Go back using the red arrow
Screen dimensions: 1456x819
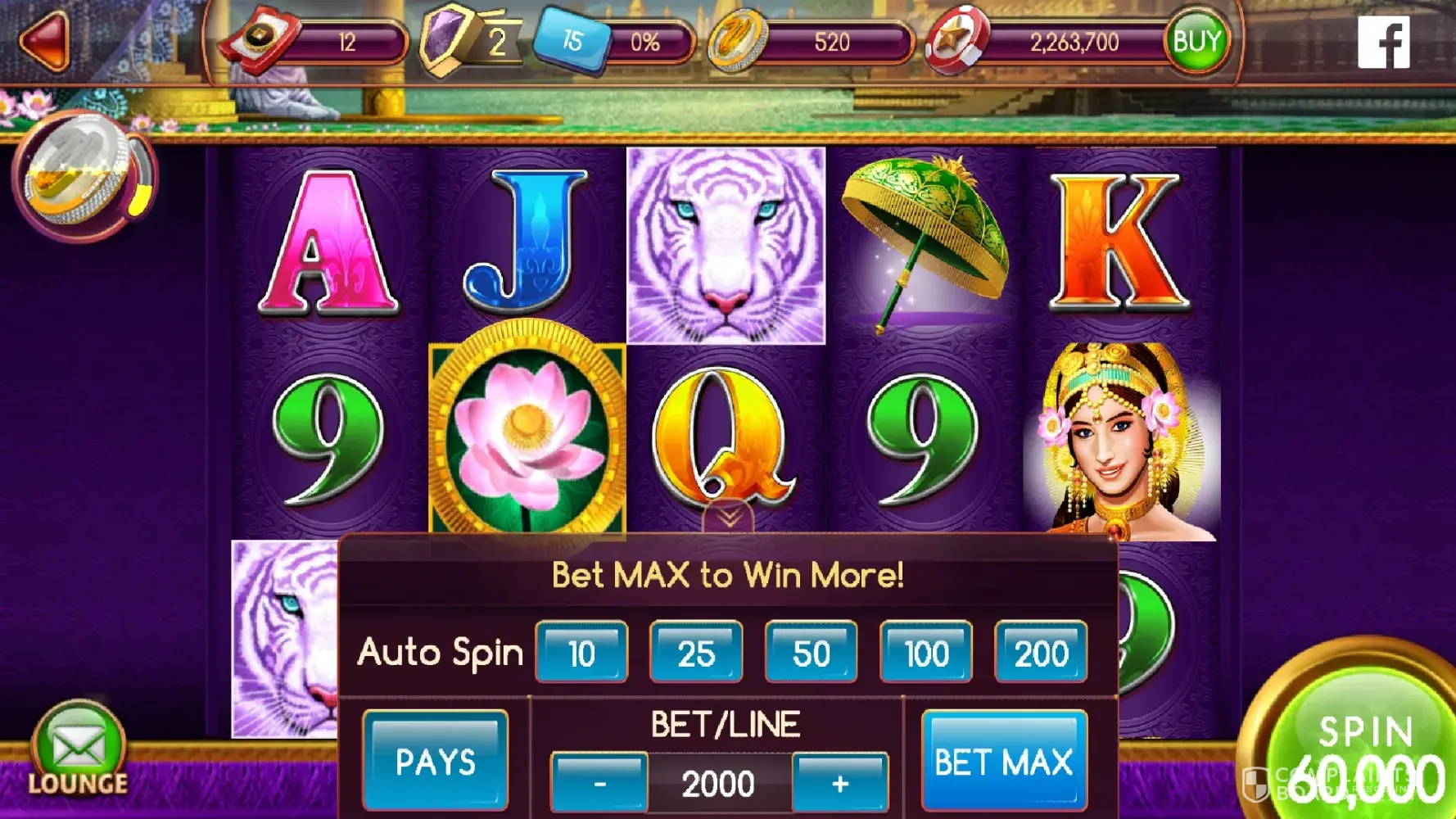(45, 41)
